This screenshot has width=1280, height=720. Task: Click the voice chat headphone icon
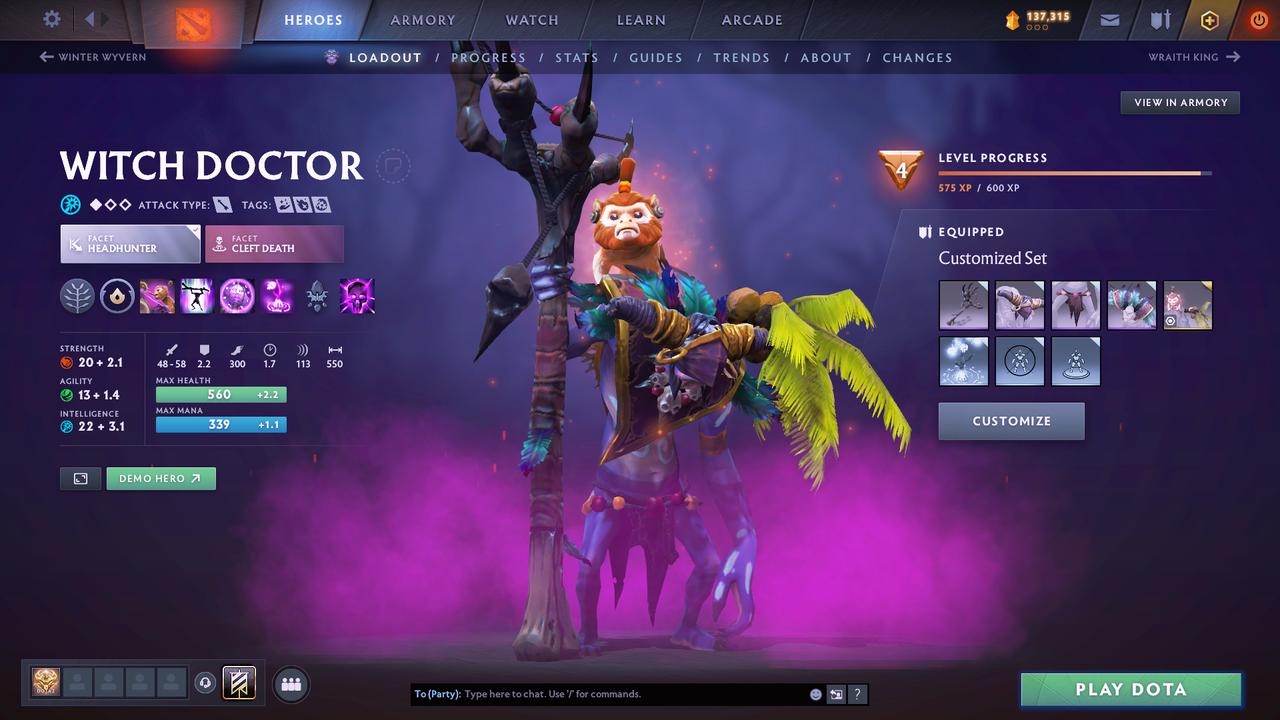(207, 683)
